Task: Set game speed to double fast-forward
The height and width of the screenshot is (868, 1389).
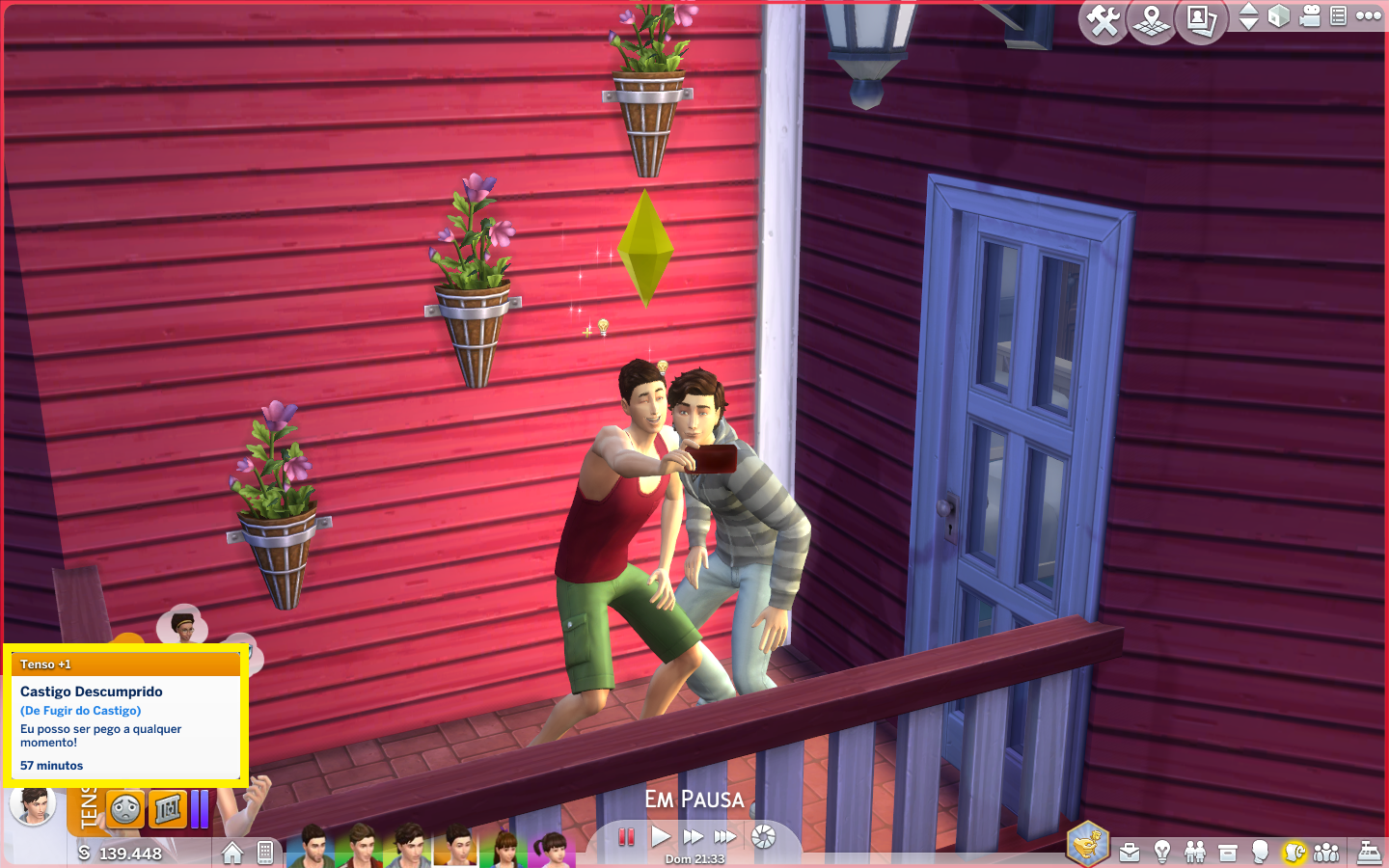Action: point(693,837)
